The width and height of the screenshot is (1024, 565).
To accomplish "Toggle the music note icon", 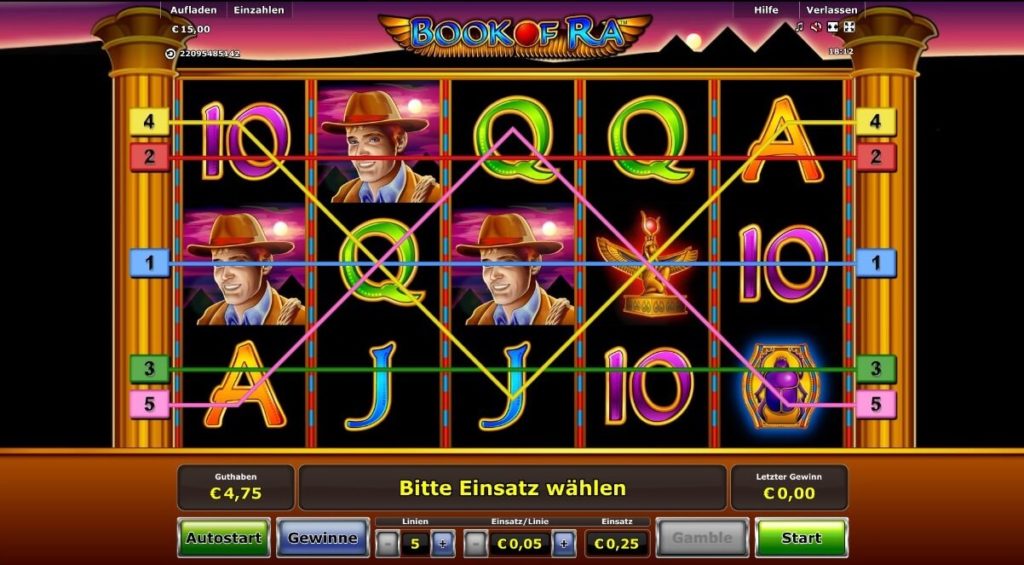I will tap(799, 27).
